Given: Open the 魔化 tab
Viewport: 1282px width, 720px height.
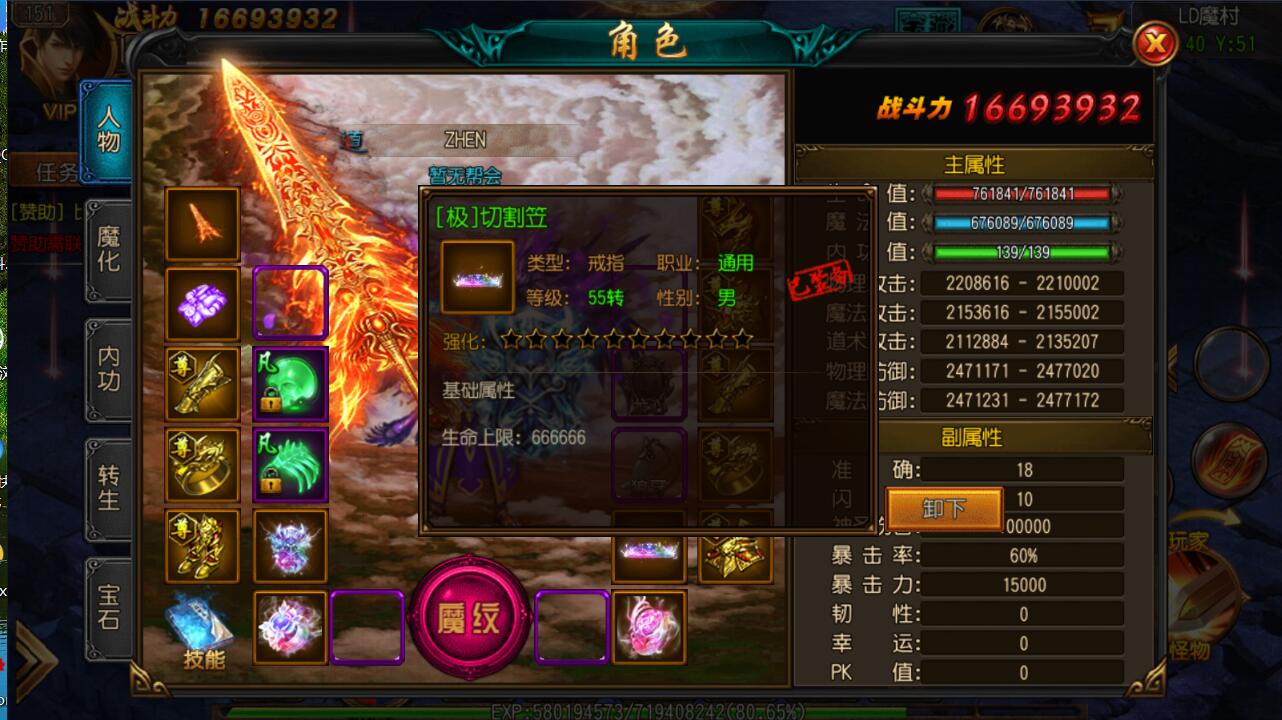Looking at the screenshot, I should point(108,250).
